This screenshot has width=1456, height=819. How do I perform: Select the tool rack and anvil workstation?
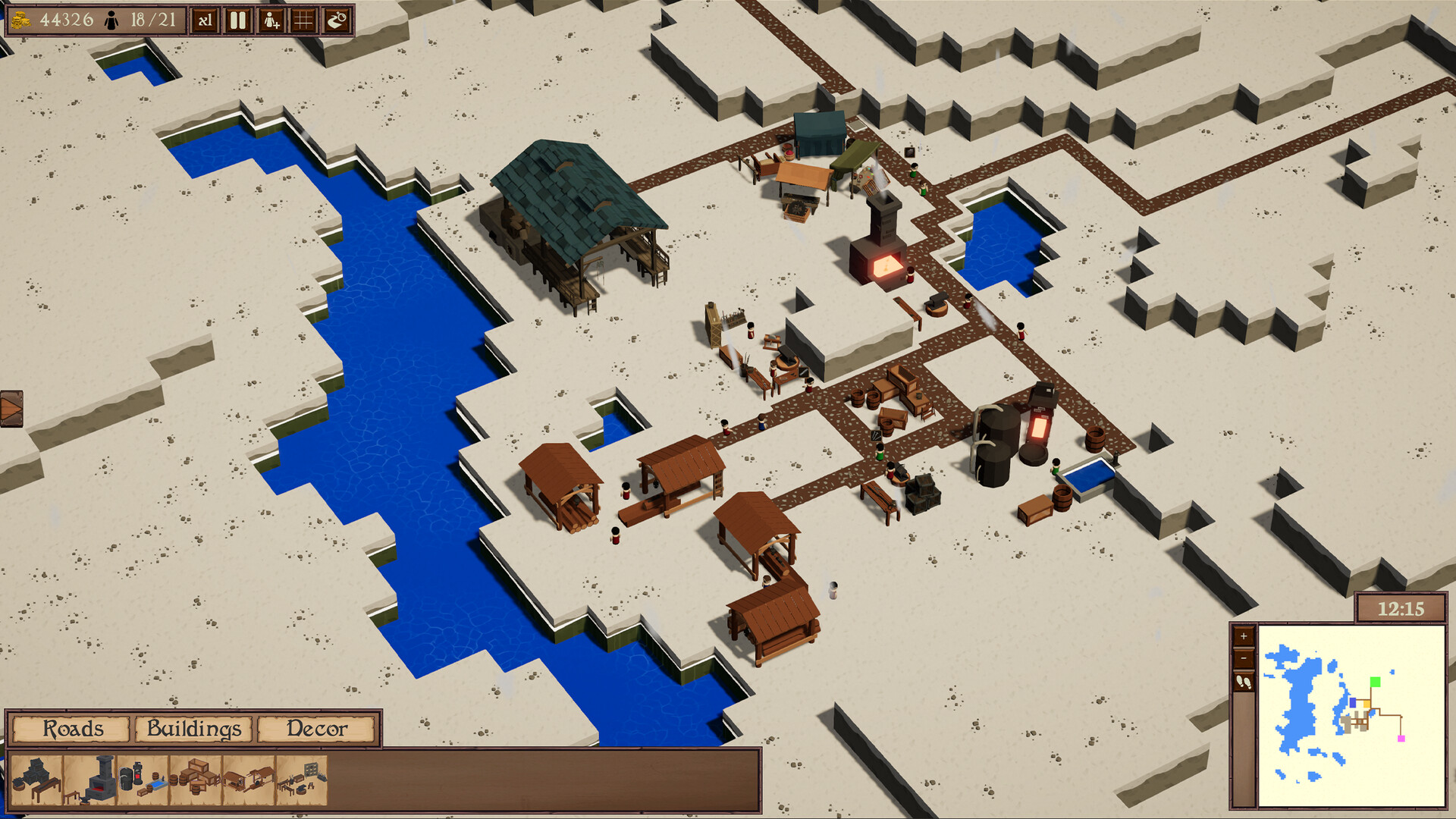302,780
